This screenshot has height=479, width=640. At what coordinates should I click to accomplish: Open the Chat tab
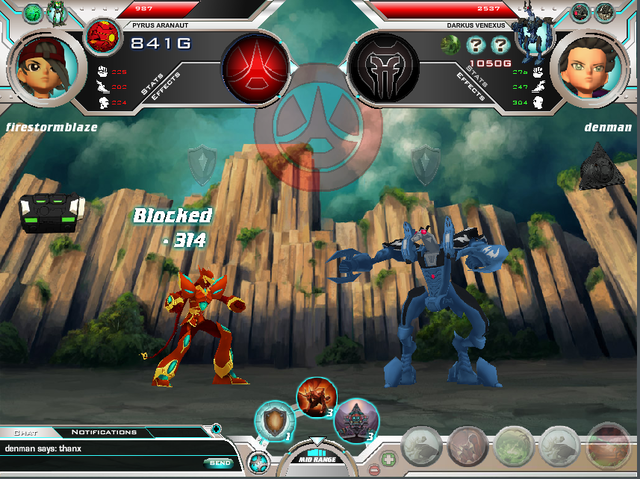pyautogui.click(x=27, y=432)
